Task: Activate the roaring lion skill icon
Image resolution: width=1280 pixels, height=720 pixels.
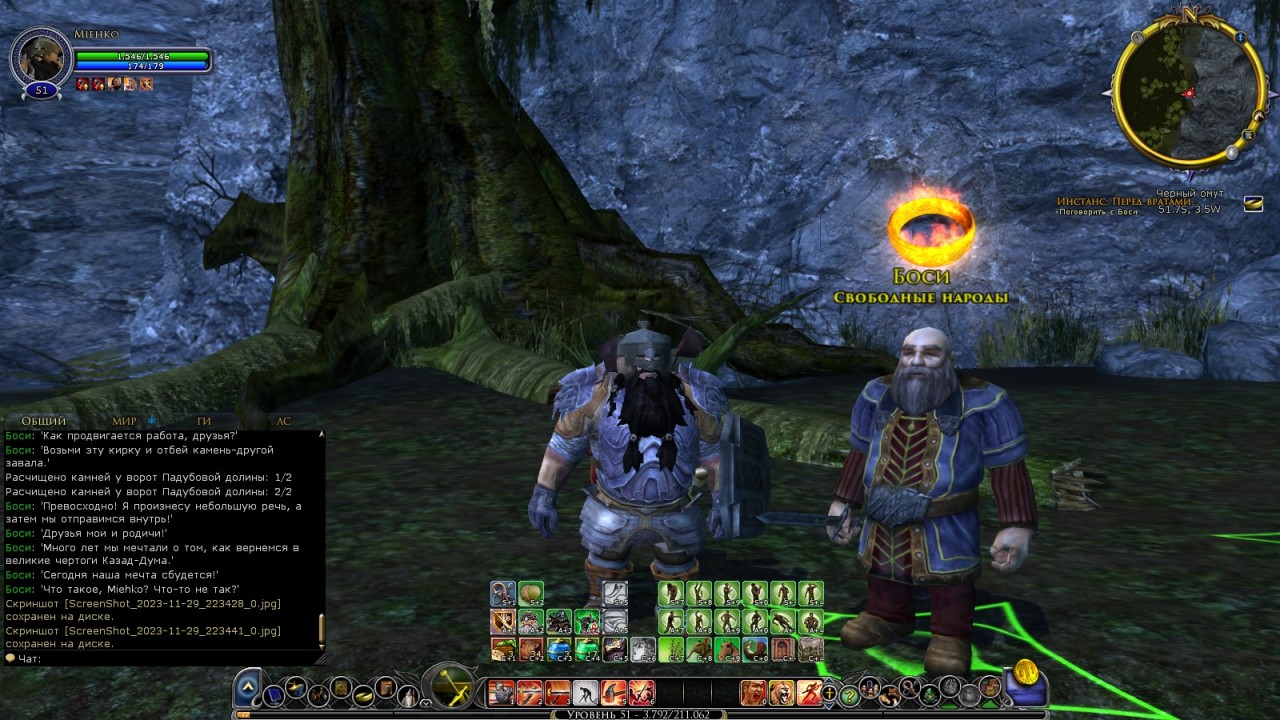Action: [781, 691]
